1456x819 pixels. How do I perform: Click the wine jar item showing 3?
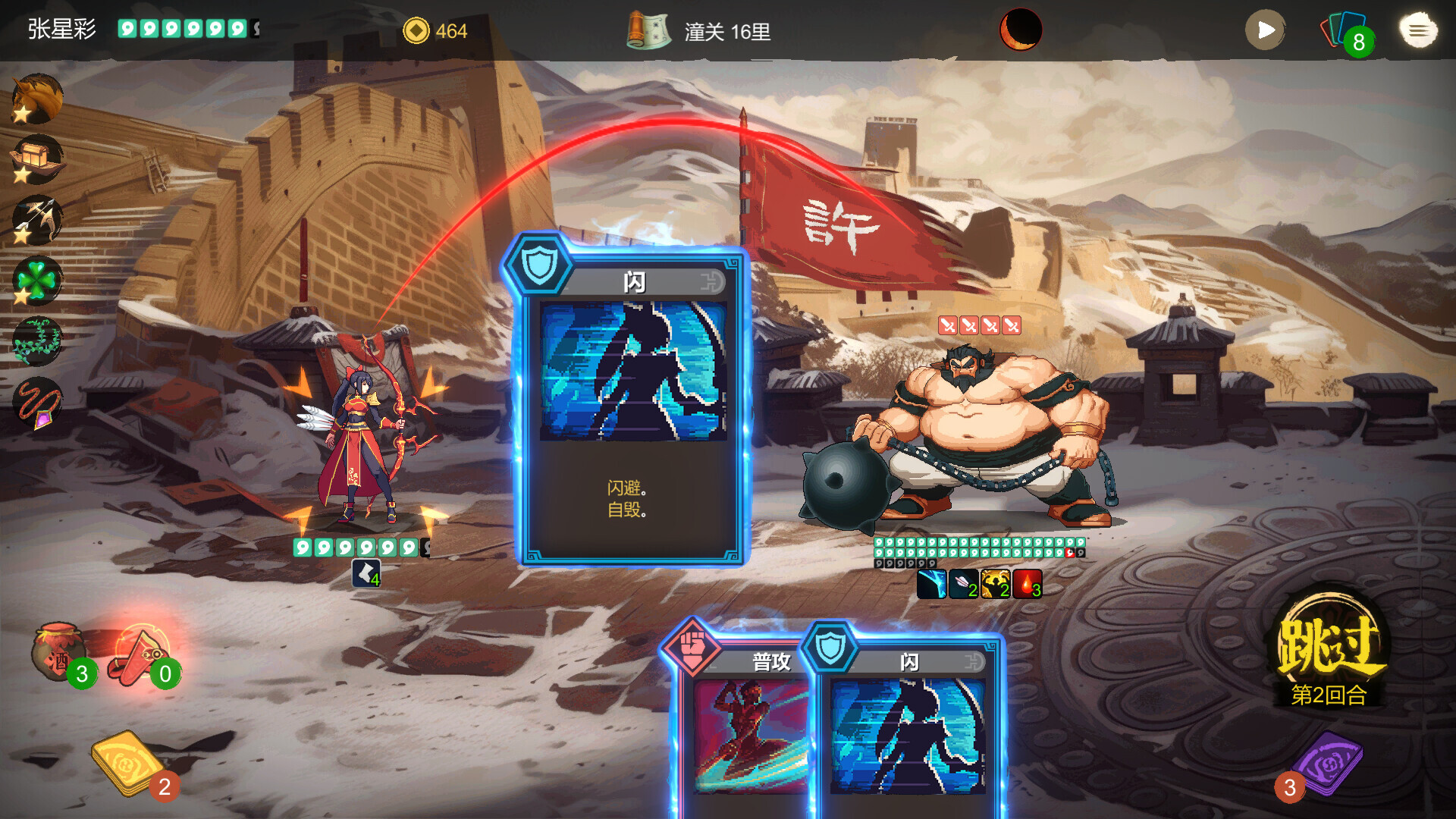pos(59,648)
